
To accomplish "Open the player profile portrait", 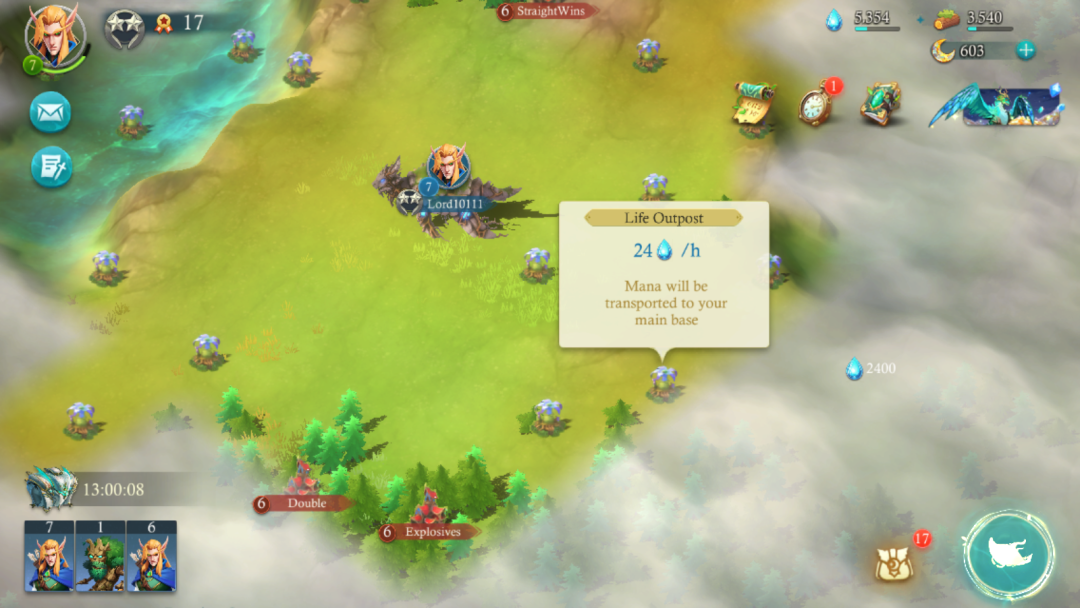I will click(55, 36).
